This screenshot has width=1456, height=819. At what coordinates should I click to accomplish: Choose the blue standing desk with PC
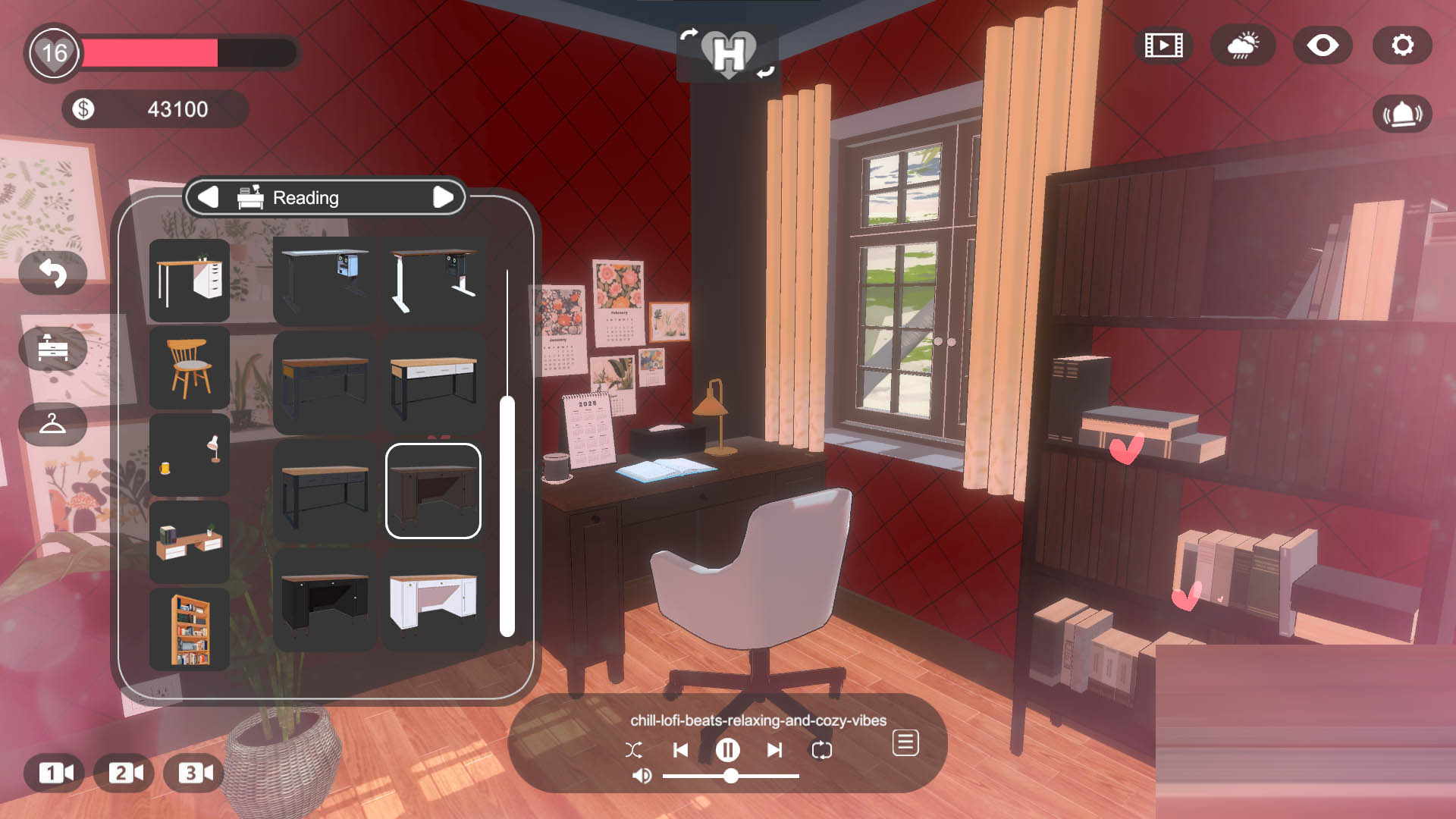tap(325, 280)
